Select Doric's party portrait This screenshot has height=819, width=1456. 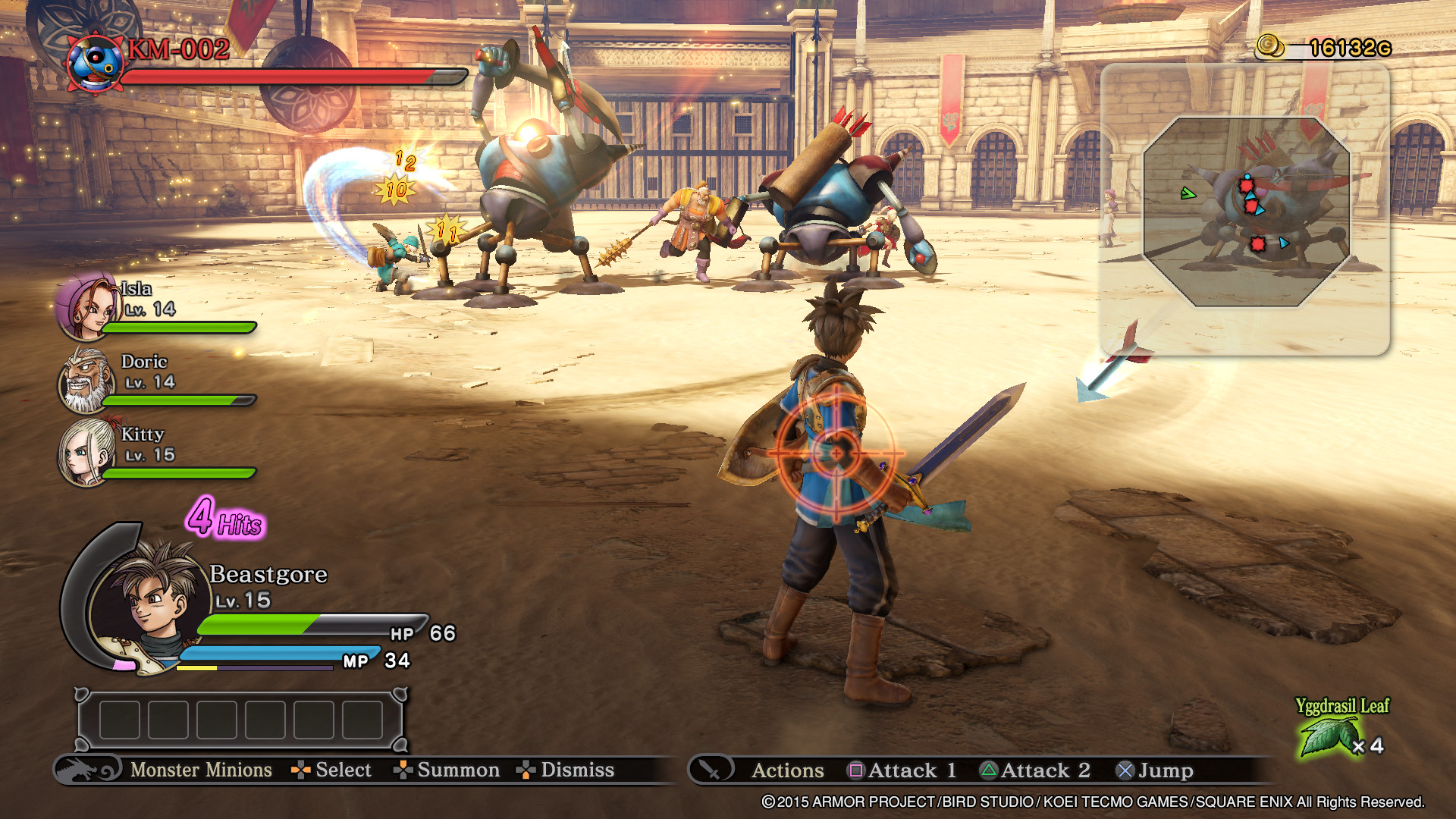[x=86, y=381]
